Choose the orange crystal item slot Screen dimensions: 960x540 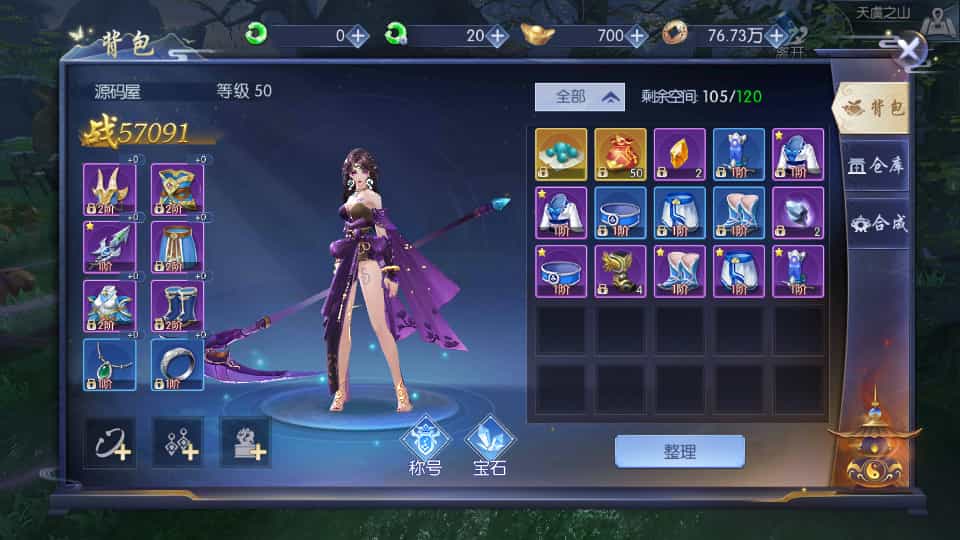coord(679,154)
